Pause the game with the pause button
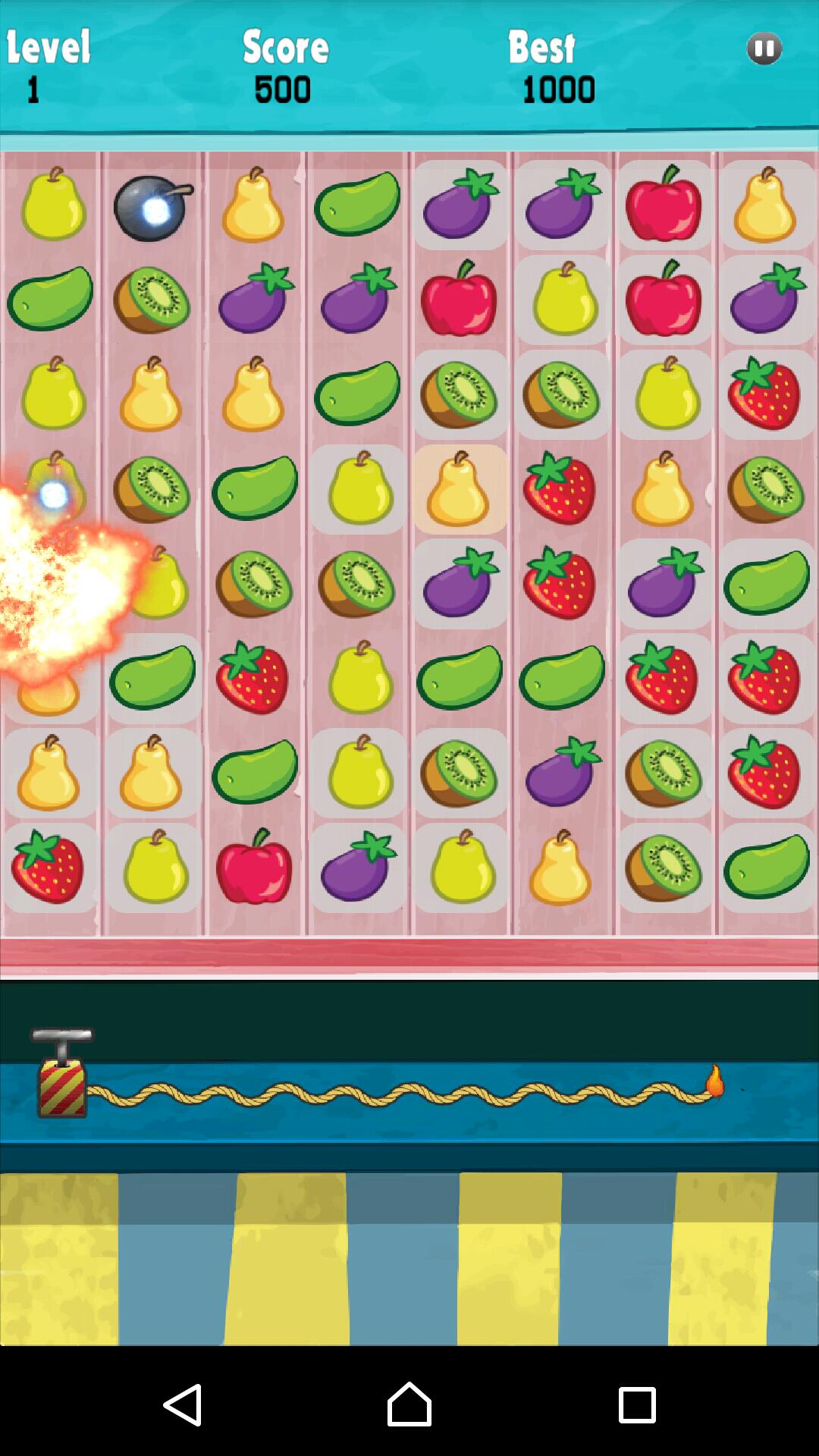The height and width of the screenshot is (1456, 819). [764, 49]
